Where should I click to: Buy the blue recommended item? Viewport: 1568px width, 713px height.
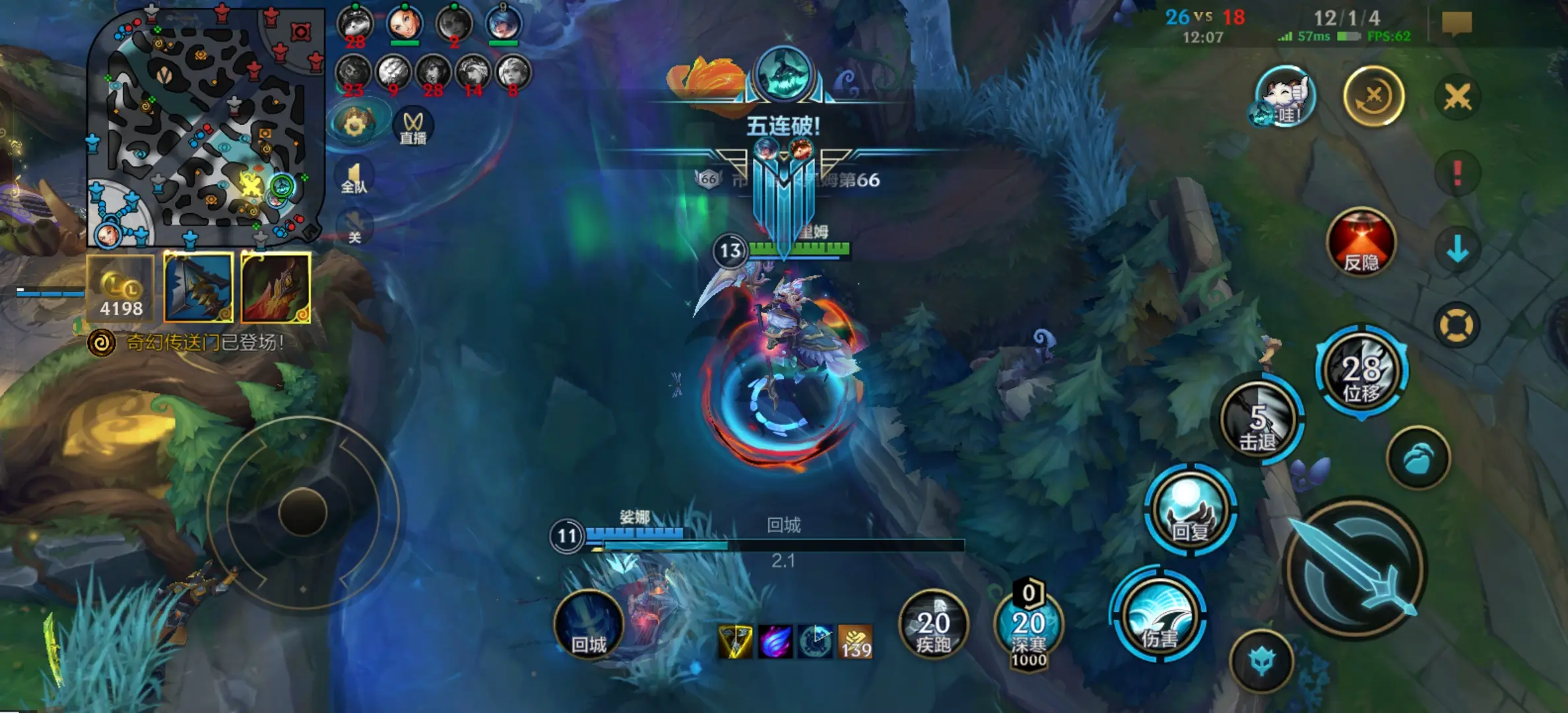198,288
